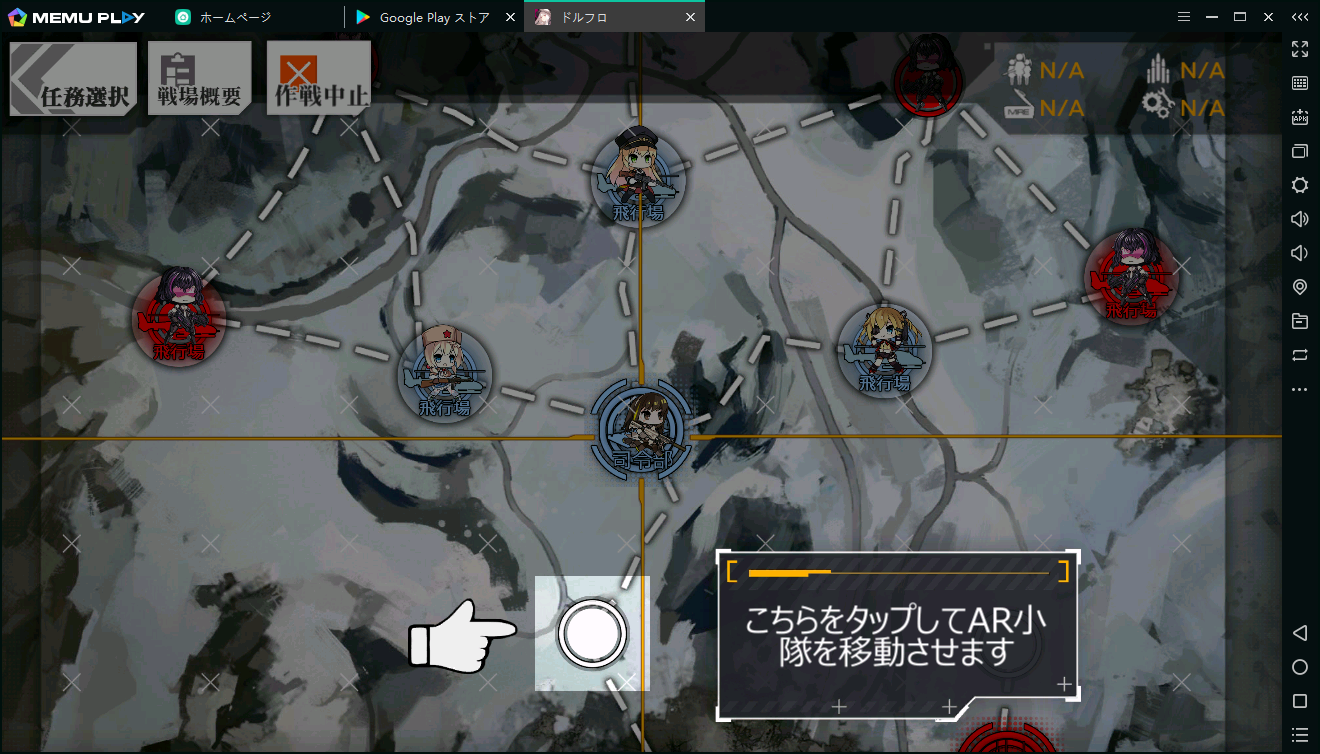
Task: Tap the parts resource gear icon
Action: (1158, 107)
